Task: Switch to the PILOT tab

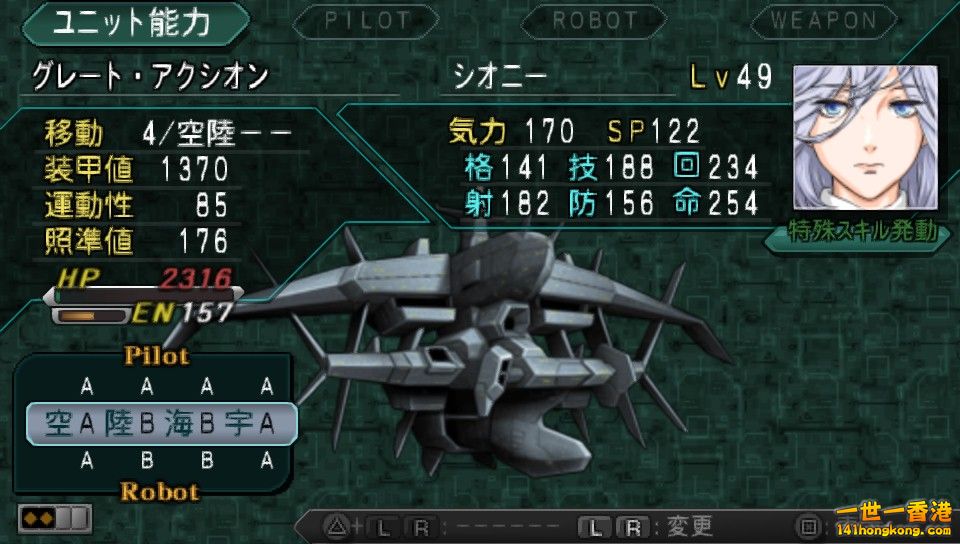Action: (x=367, y=20)
